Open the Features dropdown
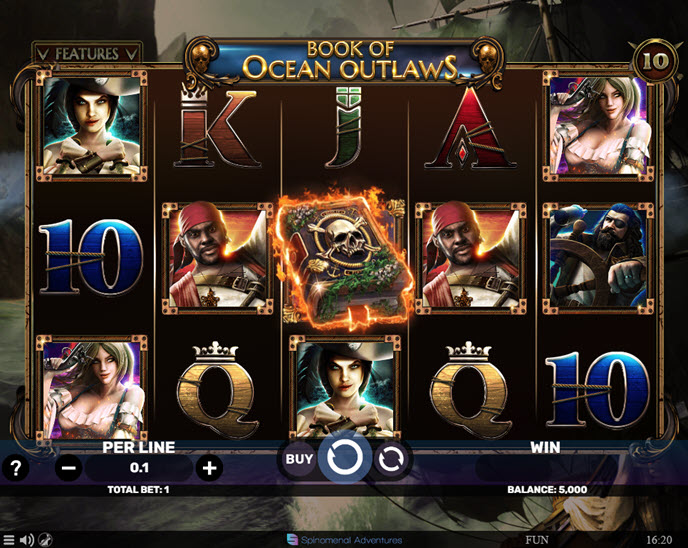Image resolution: width=688 pixels, height=548 pixels. click(x=86, y=53)
